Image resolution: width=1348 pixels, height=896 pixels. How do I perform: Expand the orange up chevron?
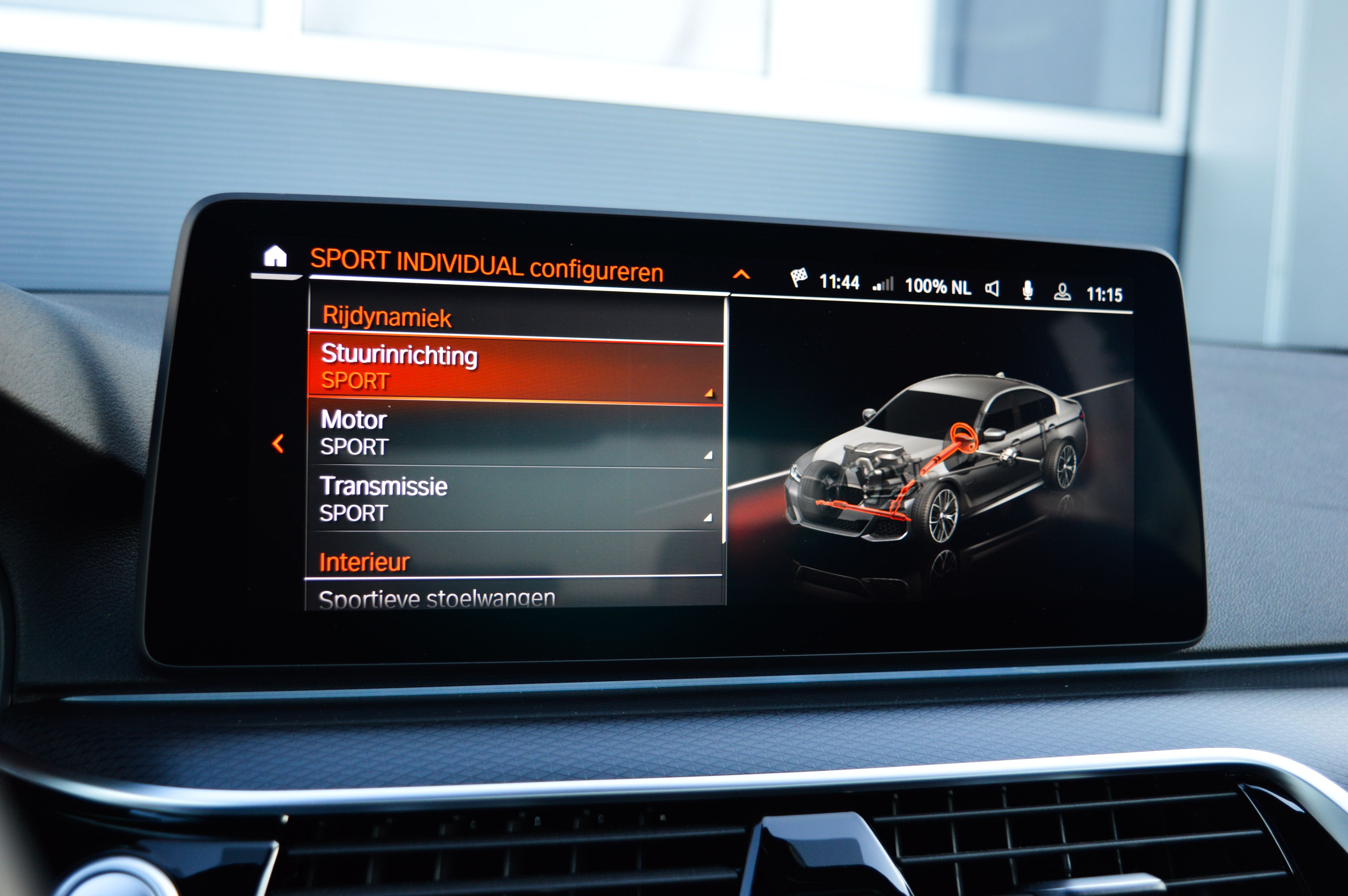pos(741,274)
